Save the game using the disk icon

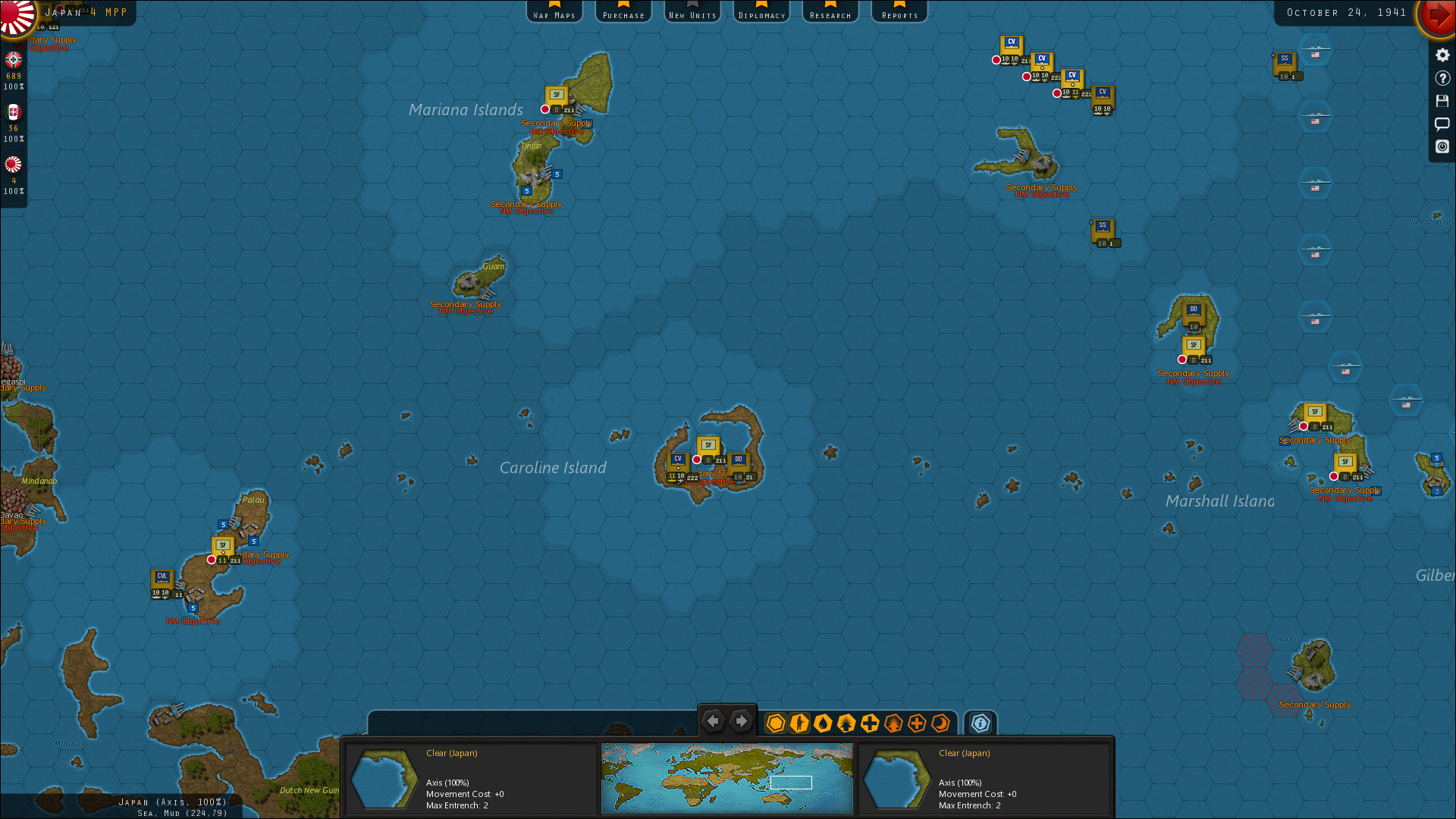(1442, 101)
